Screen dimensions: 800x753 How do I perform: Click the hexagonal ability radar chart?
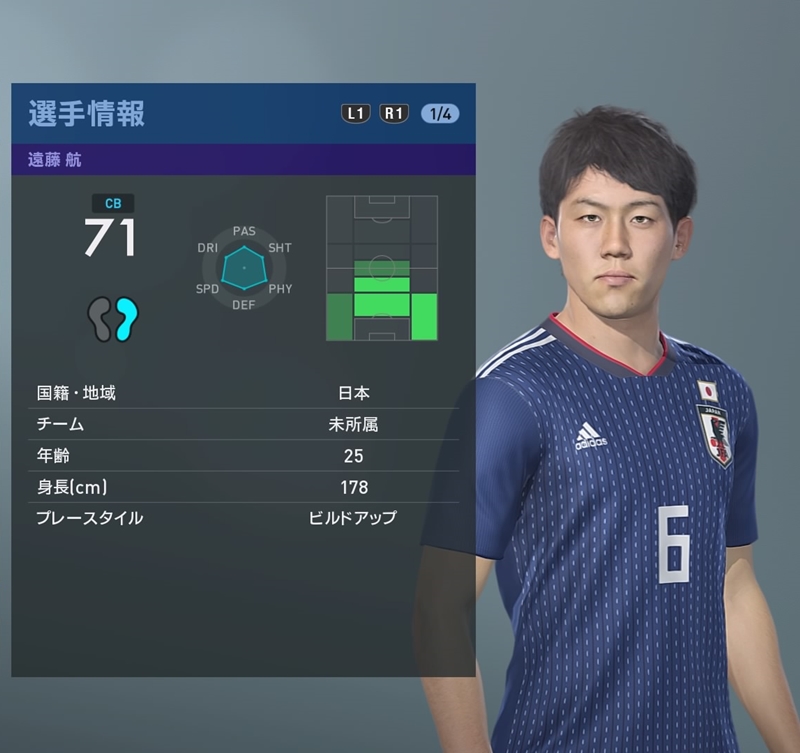244,268
